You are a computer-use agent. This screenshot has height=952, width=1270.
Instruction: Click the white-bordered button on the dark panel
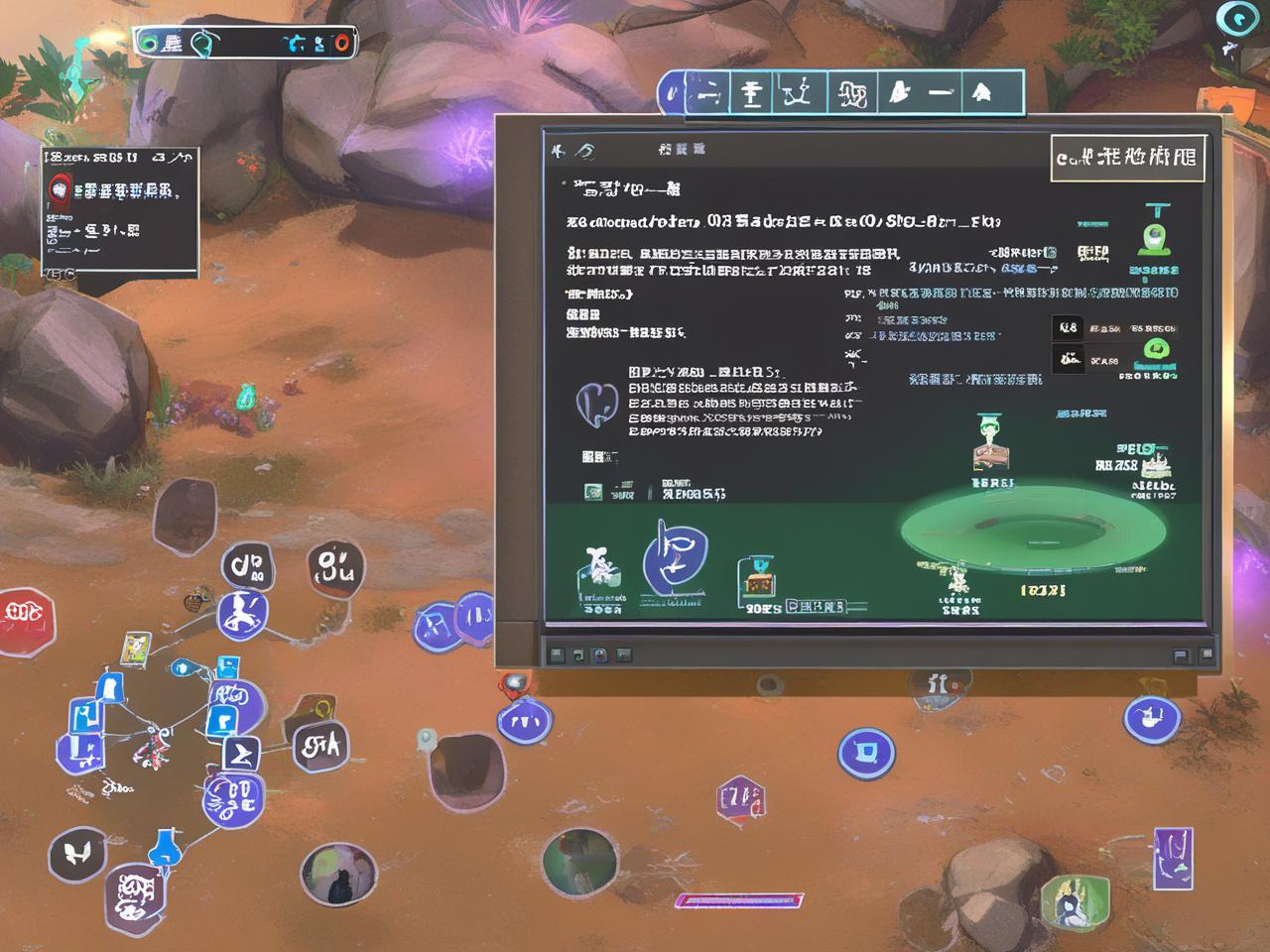click(x=1127, y=158)
